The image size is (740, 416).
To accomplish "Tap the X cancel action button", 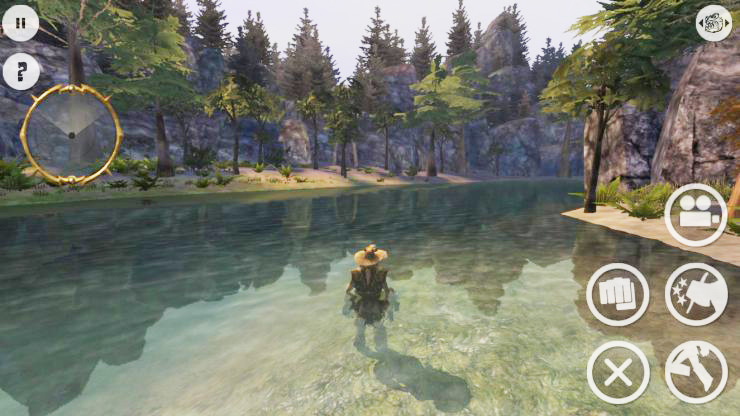I will tap(617, 372).
